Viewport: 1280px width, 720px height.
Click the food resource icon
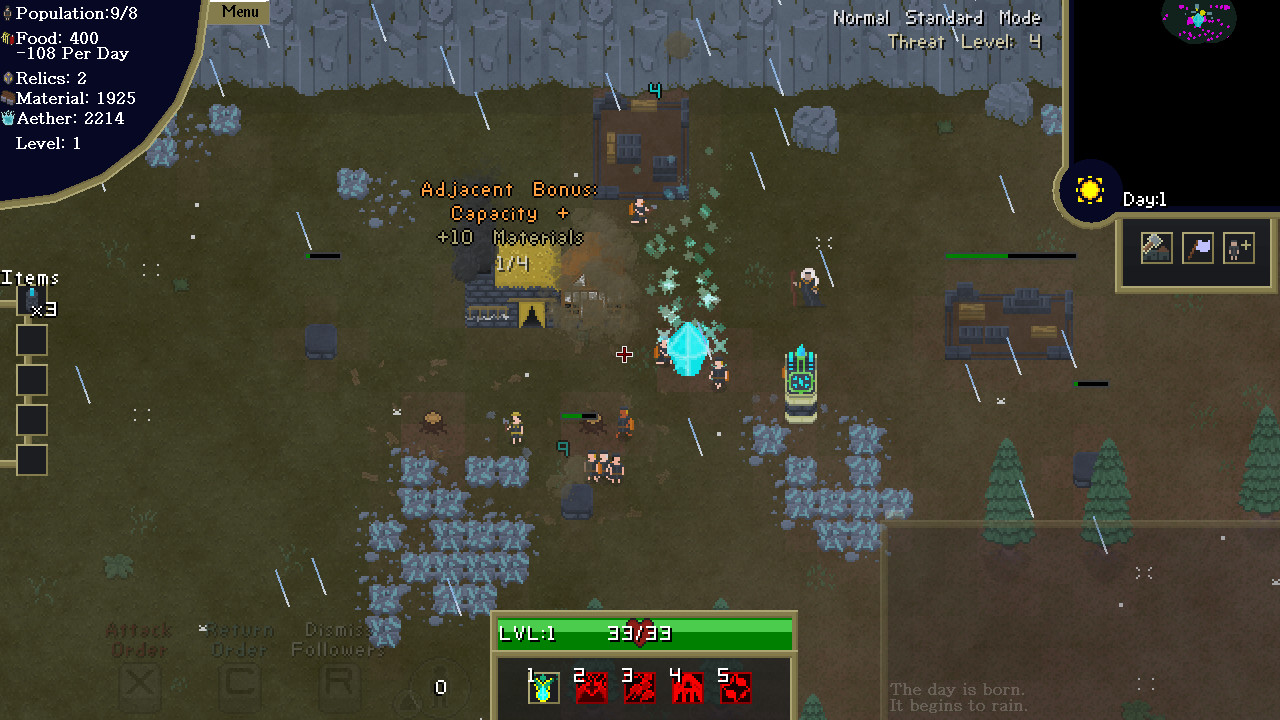tap(8, 38)
